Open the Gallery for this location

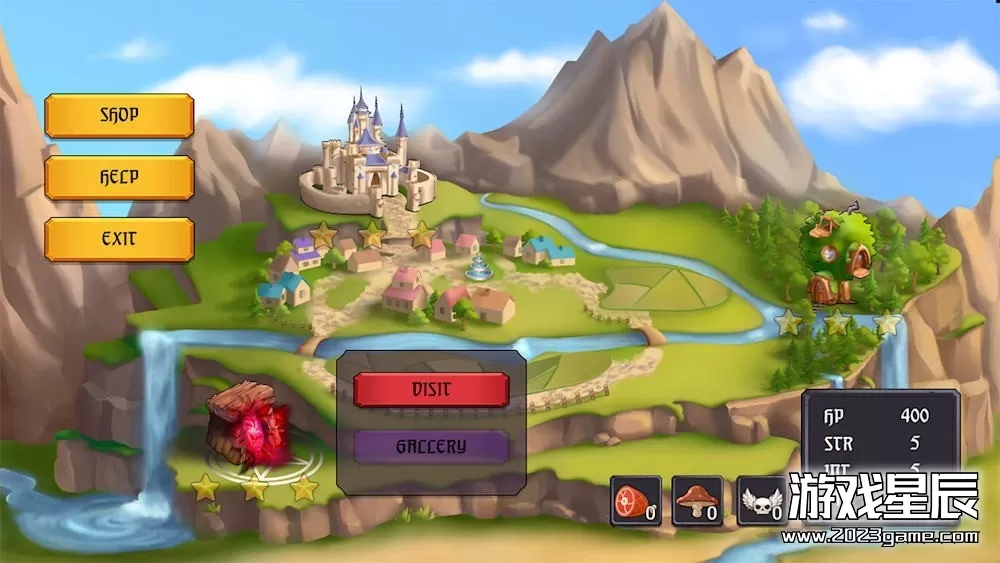[x=431, y=446]
